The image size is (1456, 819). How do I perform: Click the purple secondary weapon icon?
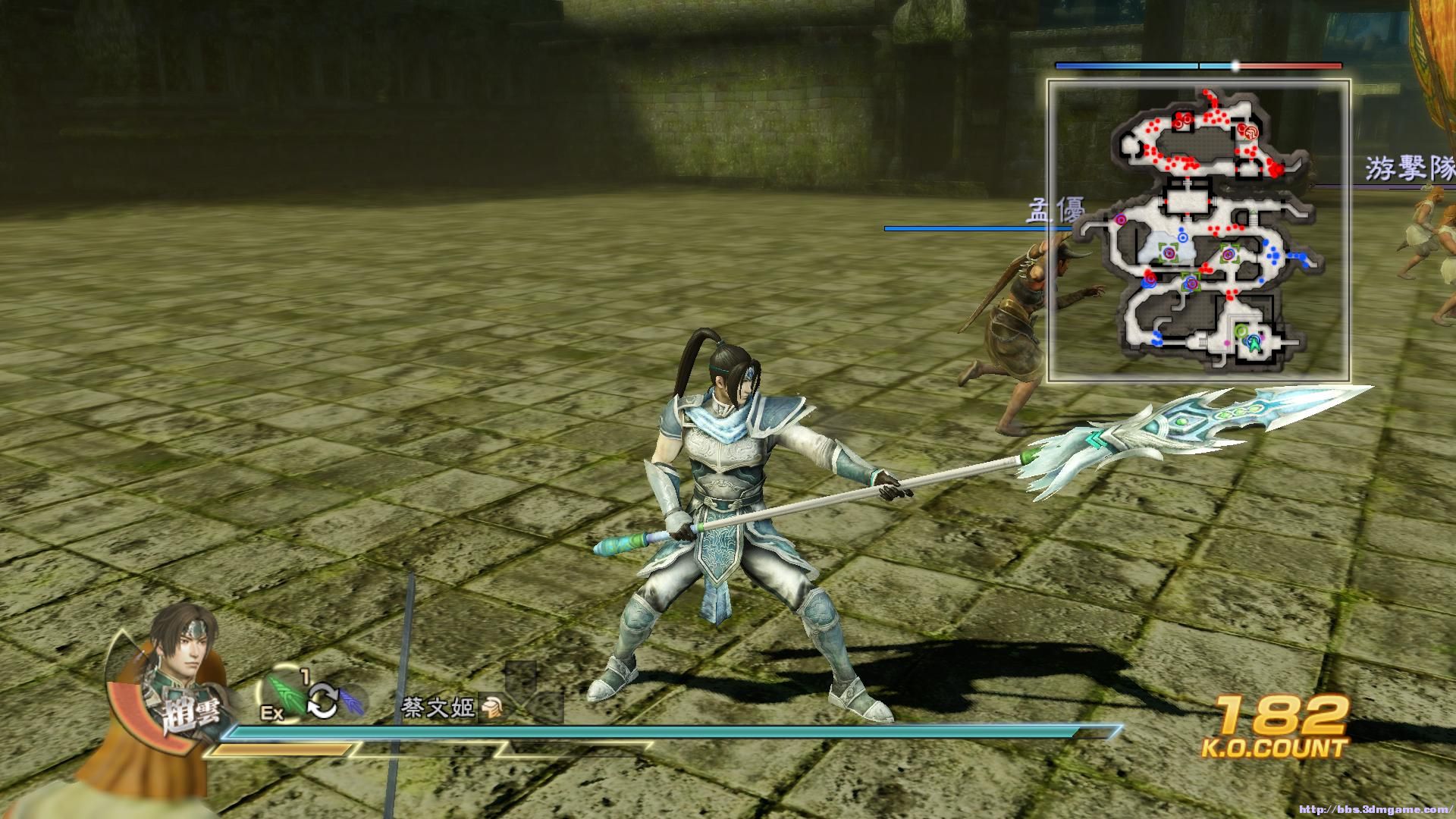(351, 701)
